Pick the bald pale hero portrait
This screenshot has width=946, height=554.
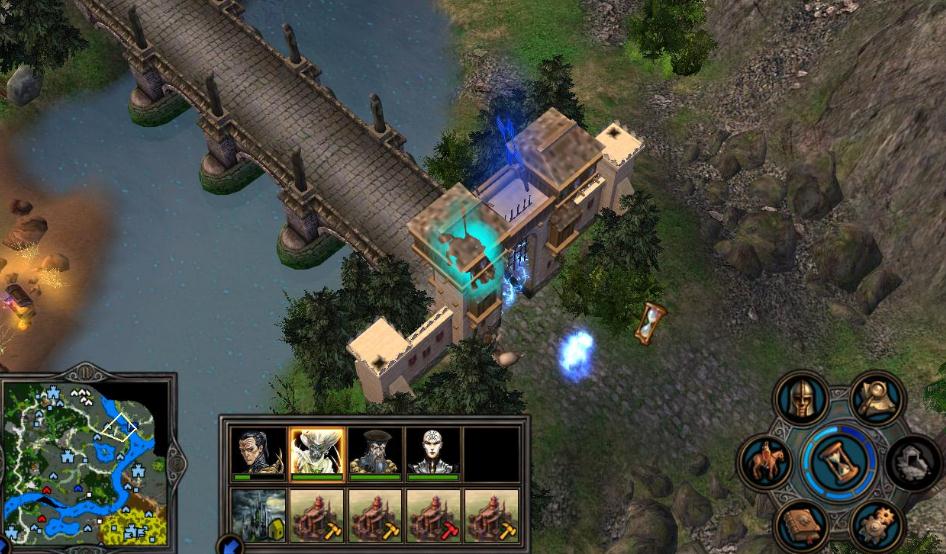coord(434,454)
